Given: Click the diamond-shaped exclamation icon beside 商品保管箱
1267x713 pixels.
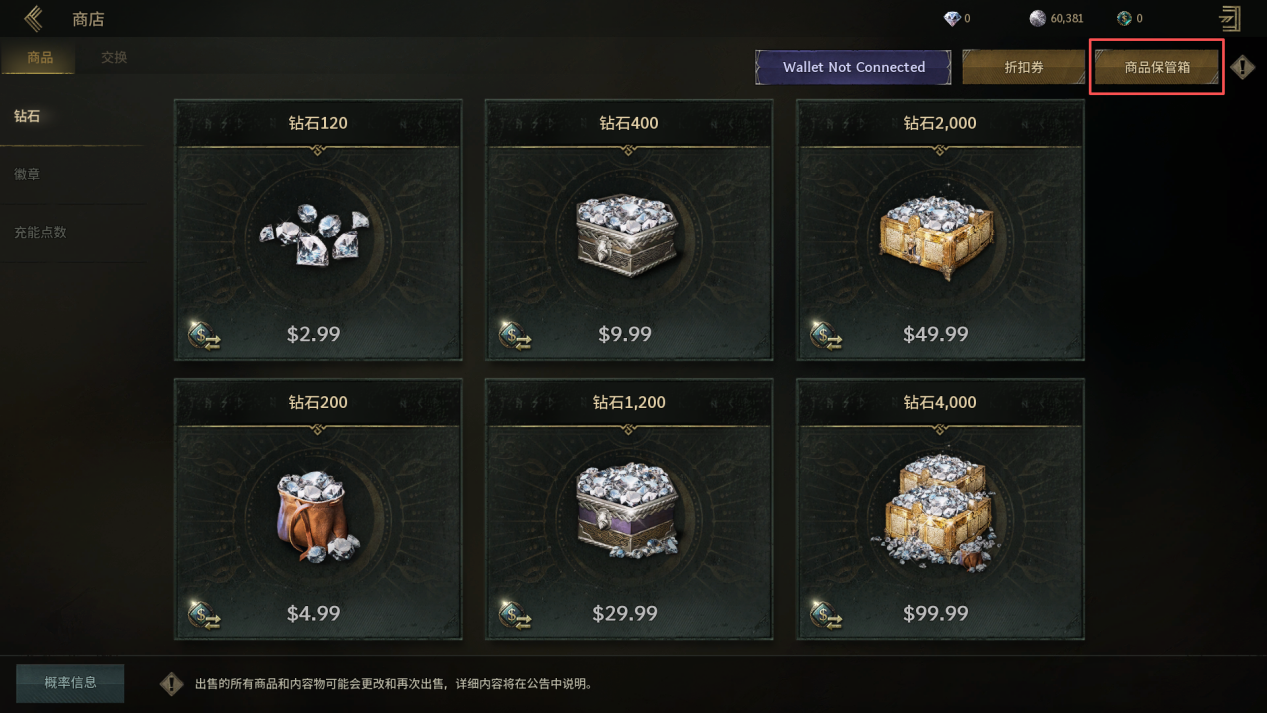Looking at the screenshot, I should tap(1242, 67).
